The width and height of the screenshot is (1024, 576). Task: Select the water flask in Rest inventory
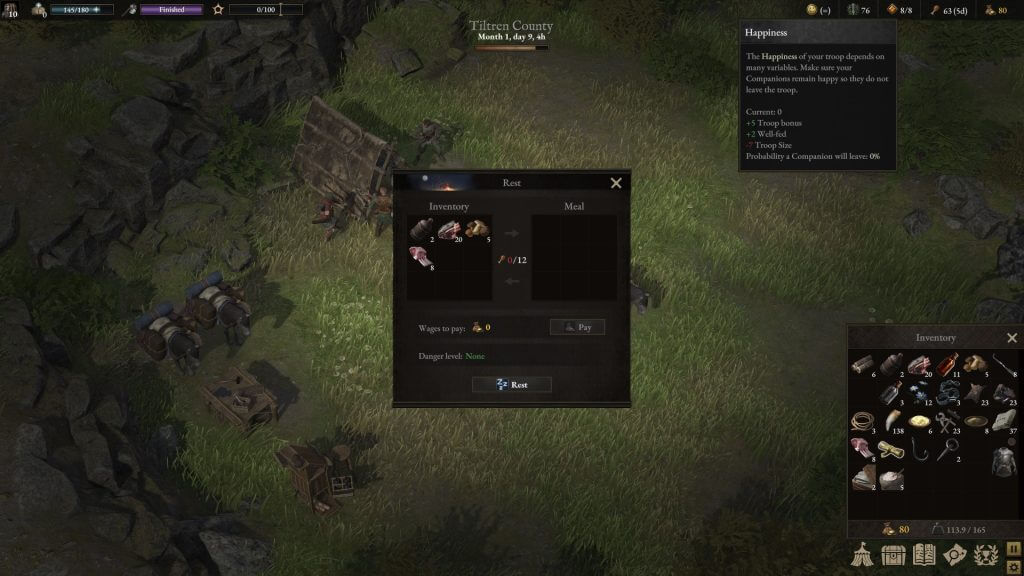pos(420,230)
